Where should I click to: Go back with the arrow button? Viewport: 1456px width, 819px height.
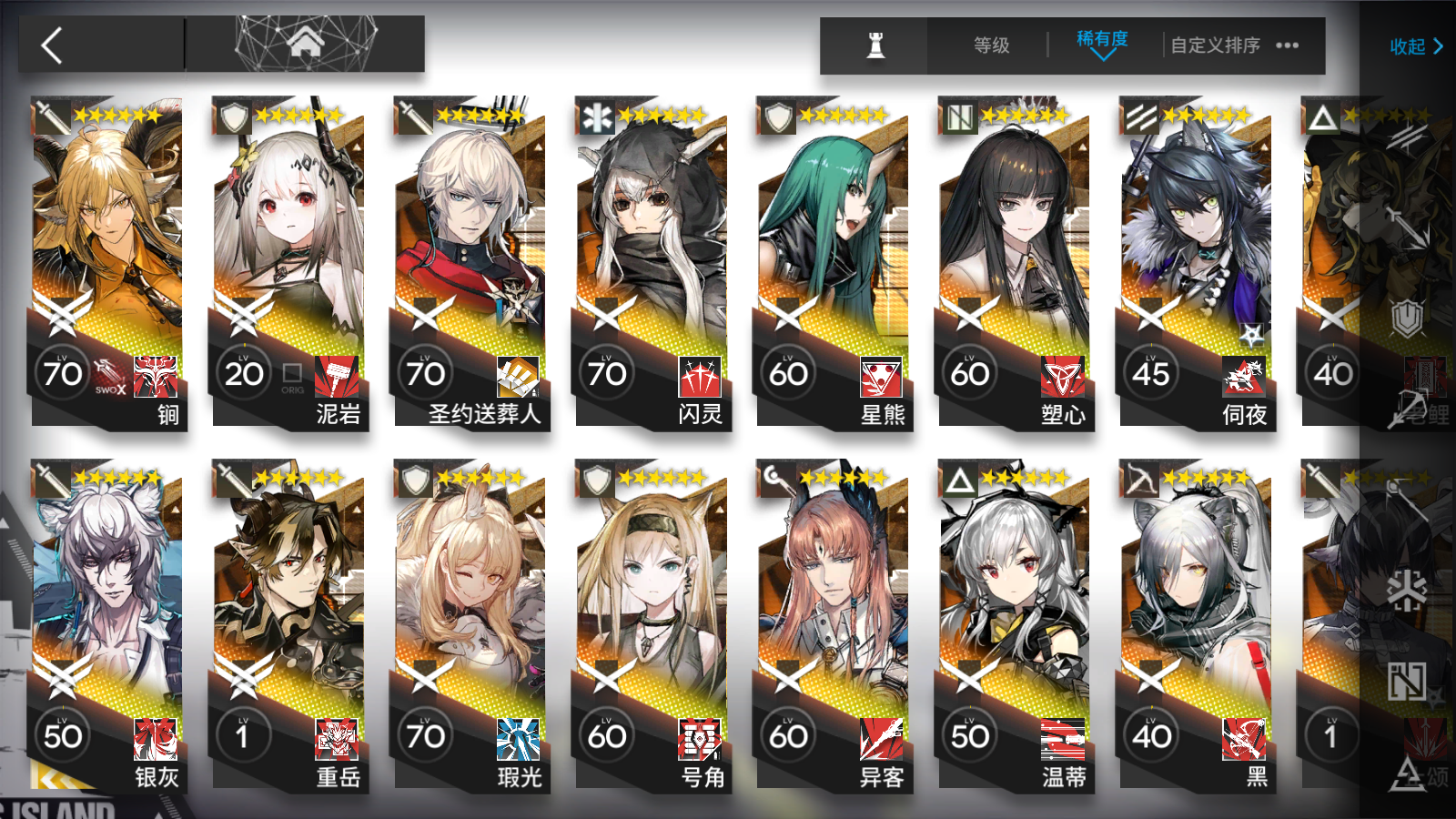[x=53, y=45]
